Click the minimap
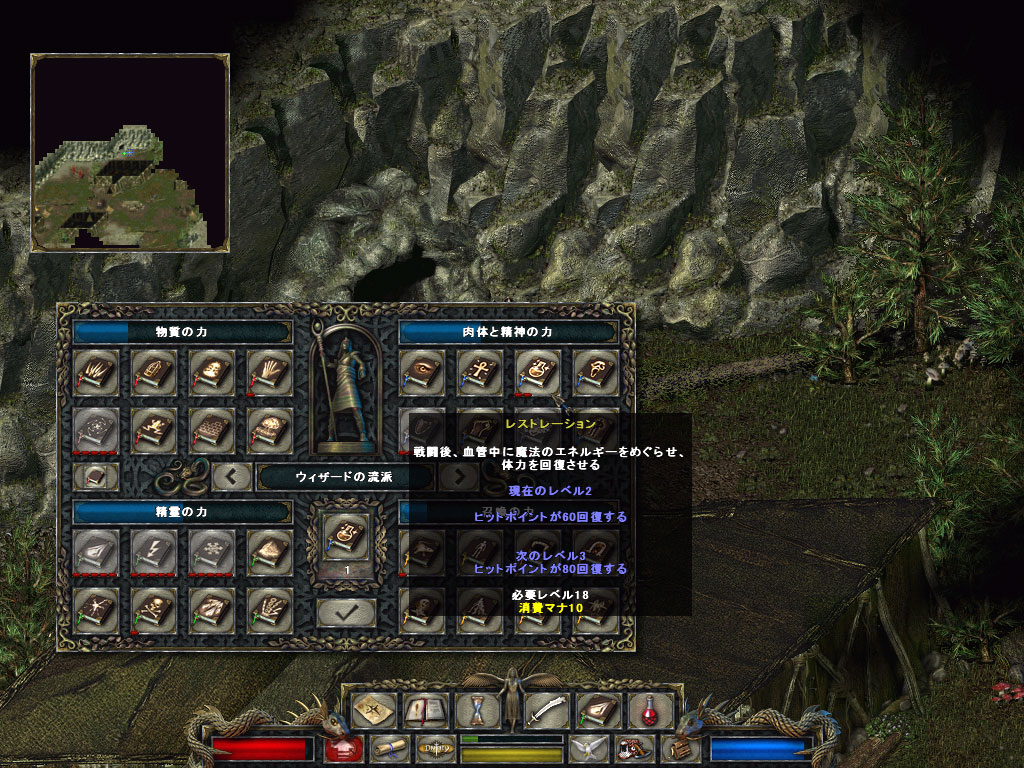Viewport: 1024px width, 768px height. pos(130,152)
